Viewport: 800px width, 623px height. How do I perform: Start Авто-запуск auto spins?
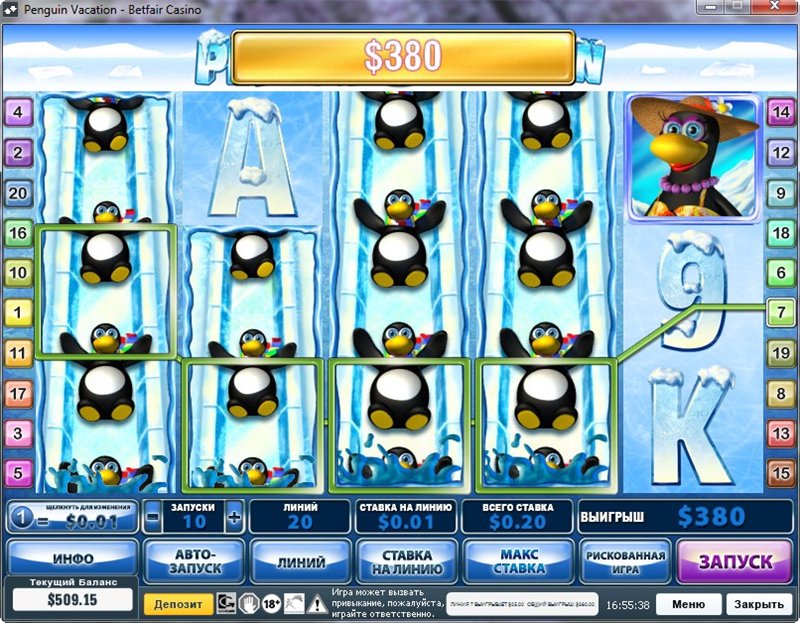coord(193,561)
